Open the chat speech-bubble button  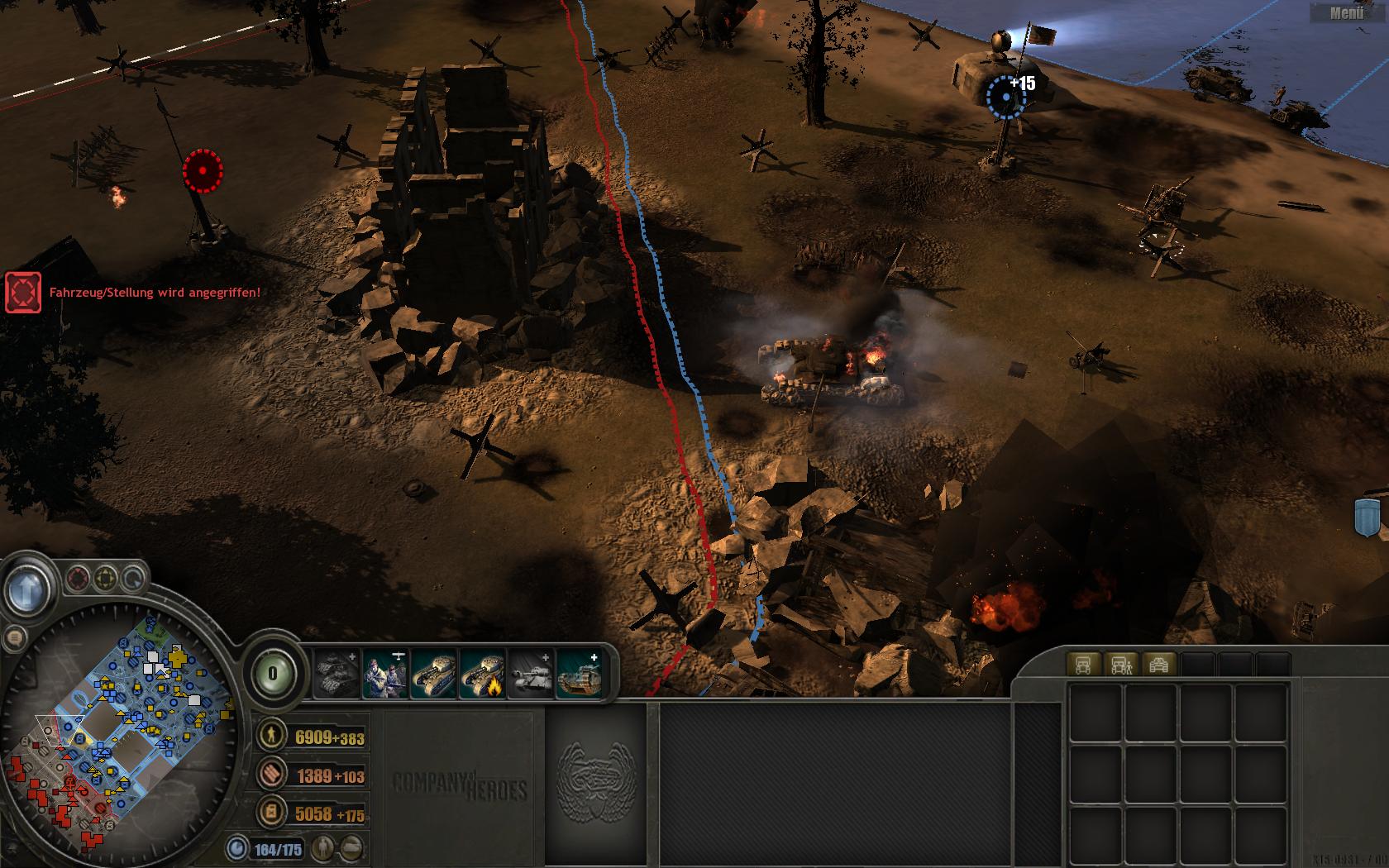pos(13,637)
